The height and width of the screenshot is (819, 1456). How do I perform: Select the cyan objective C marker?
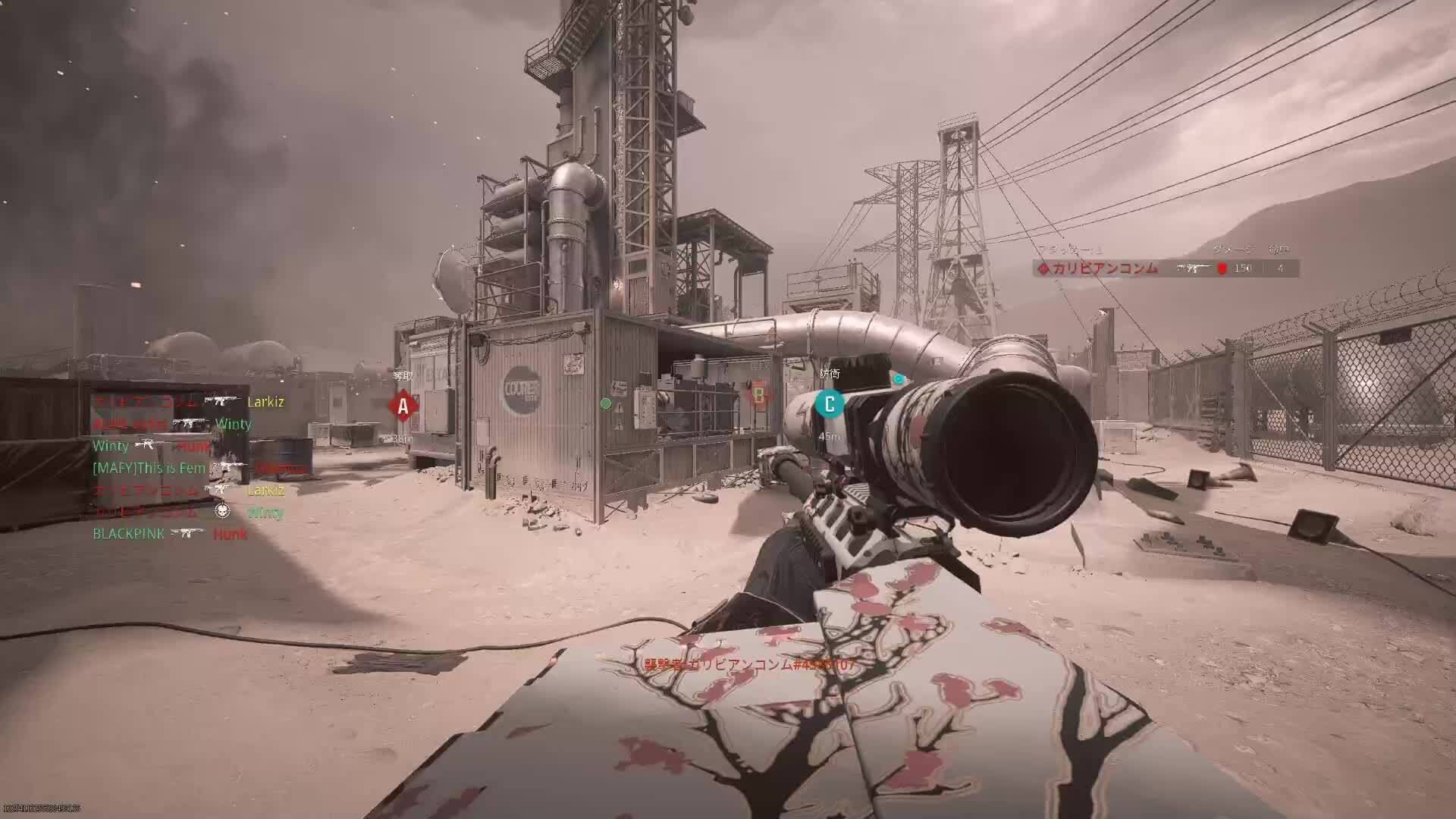point(830,405)
